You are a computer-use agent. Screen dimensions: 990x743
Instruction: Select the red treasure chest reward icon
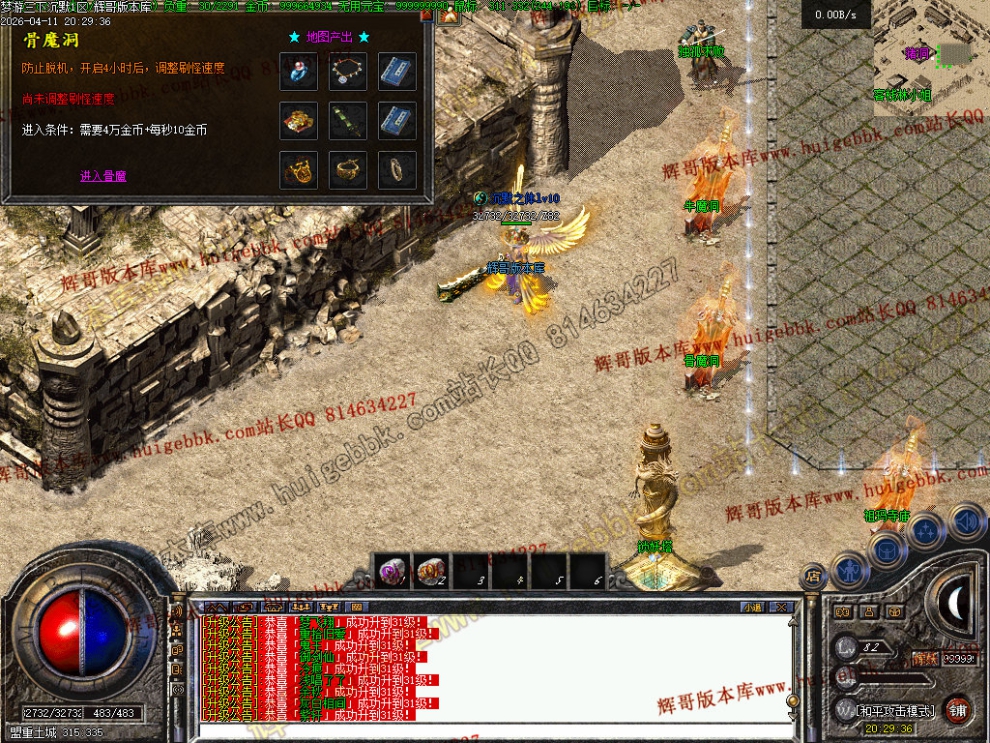click(299, 121)
